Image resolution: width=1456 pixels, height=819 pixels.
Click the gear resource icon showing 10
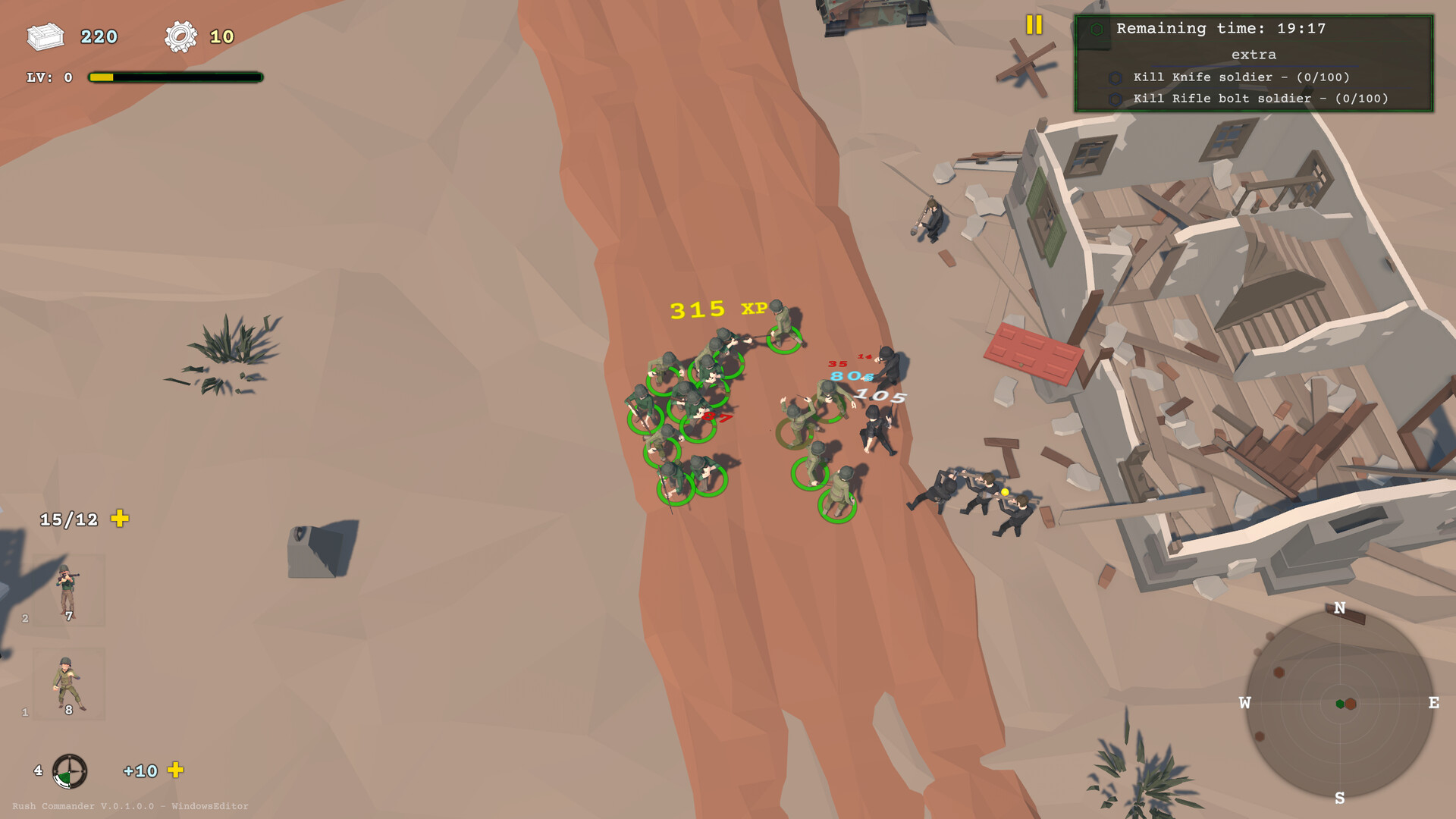[180, 35]
